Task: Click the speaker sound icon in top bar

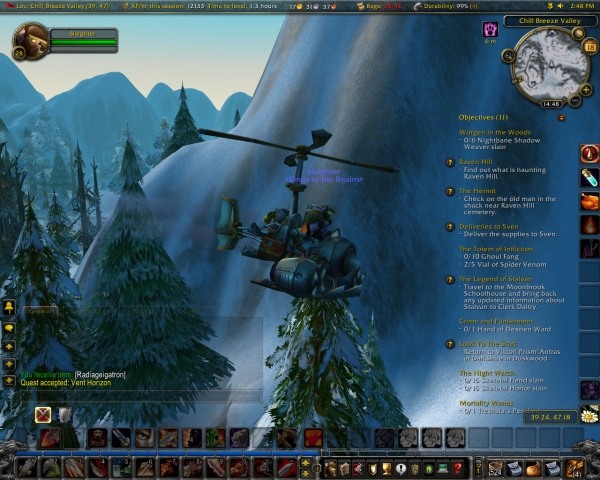Action: pyautogui.click(x=559, y=6)
